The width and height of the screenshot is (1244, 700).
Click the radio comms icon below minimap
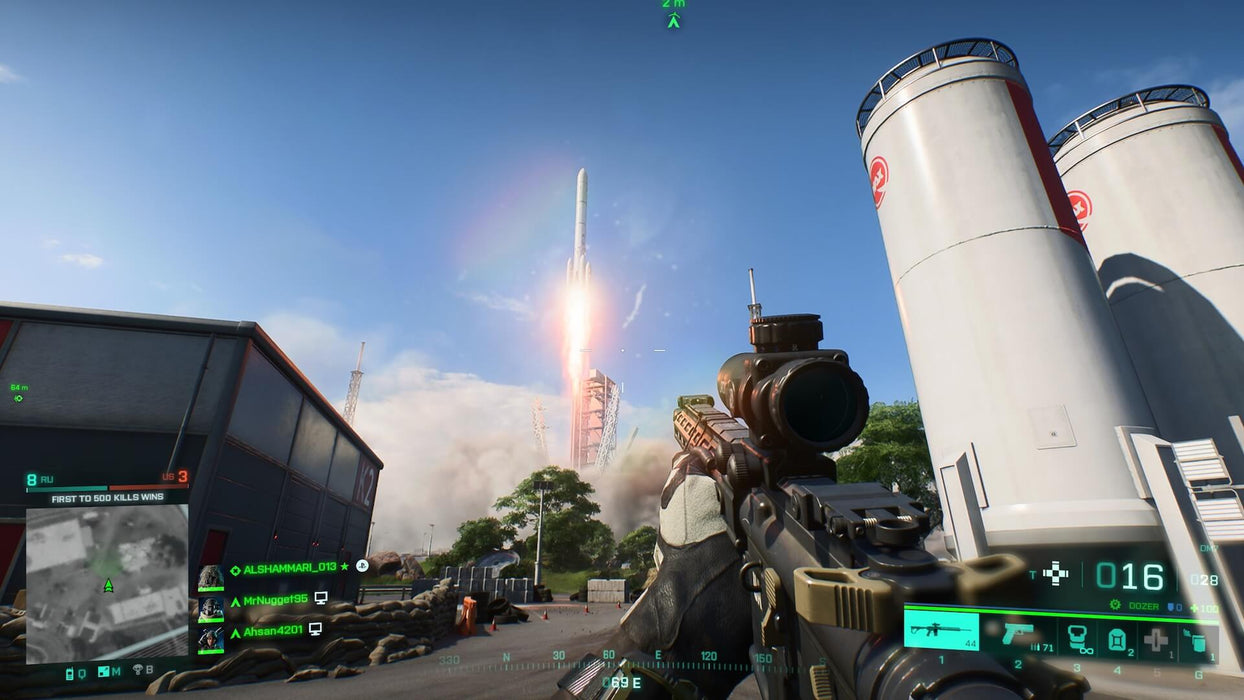(69, 672)
